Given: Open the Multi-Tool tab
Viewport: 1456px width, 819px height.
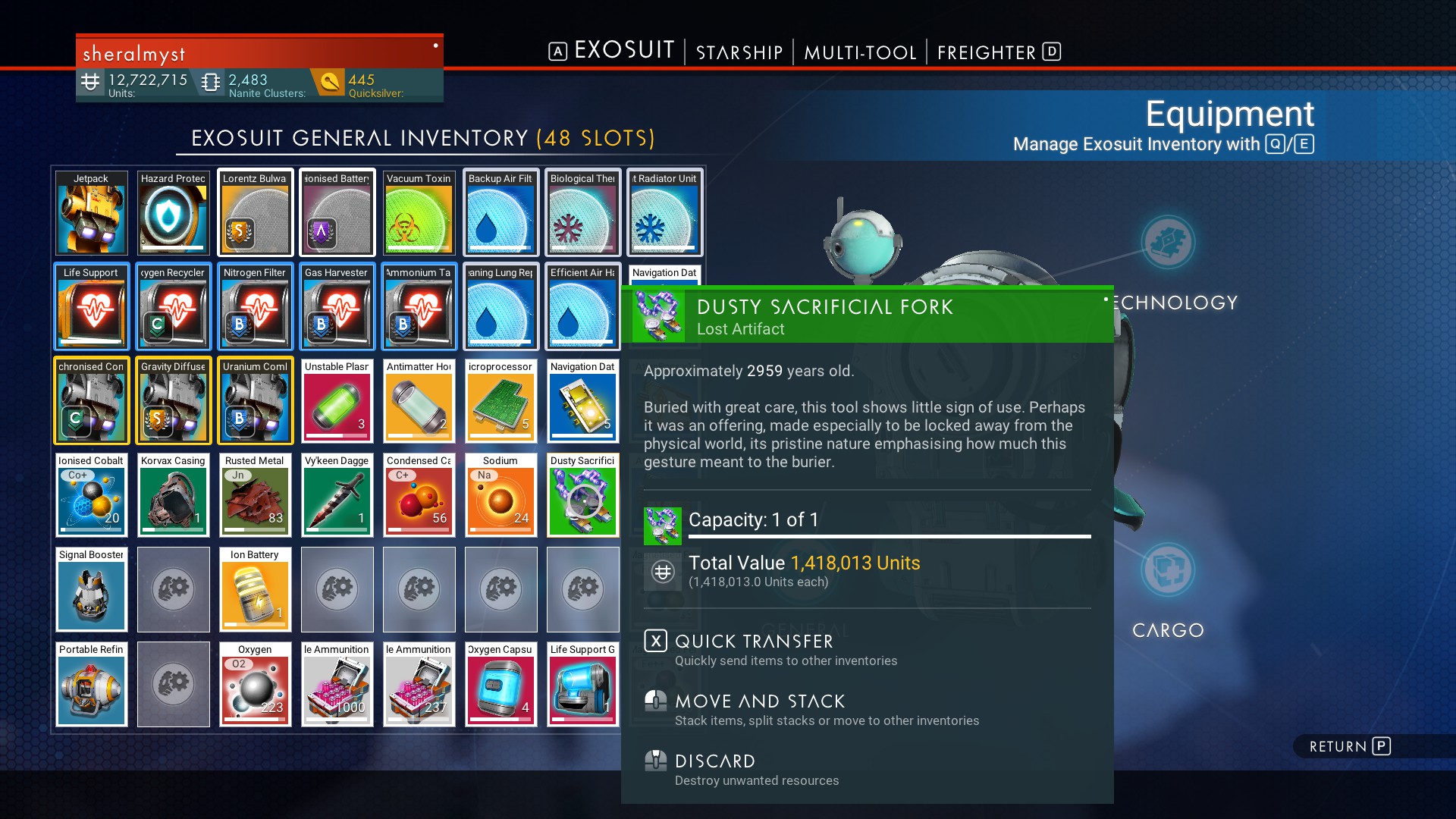Looking at the screenshot, I should 860,52.
